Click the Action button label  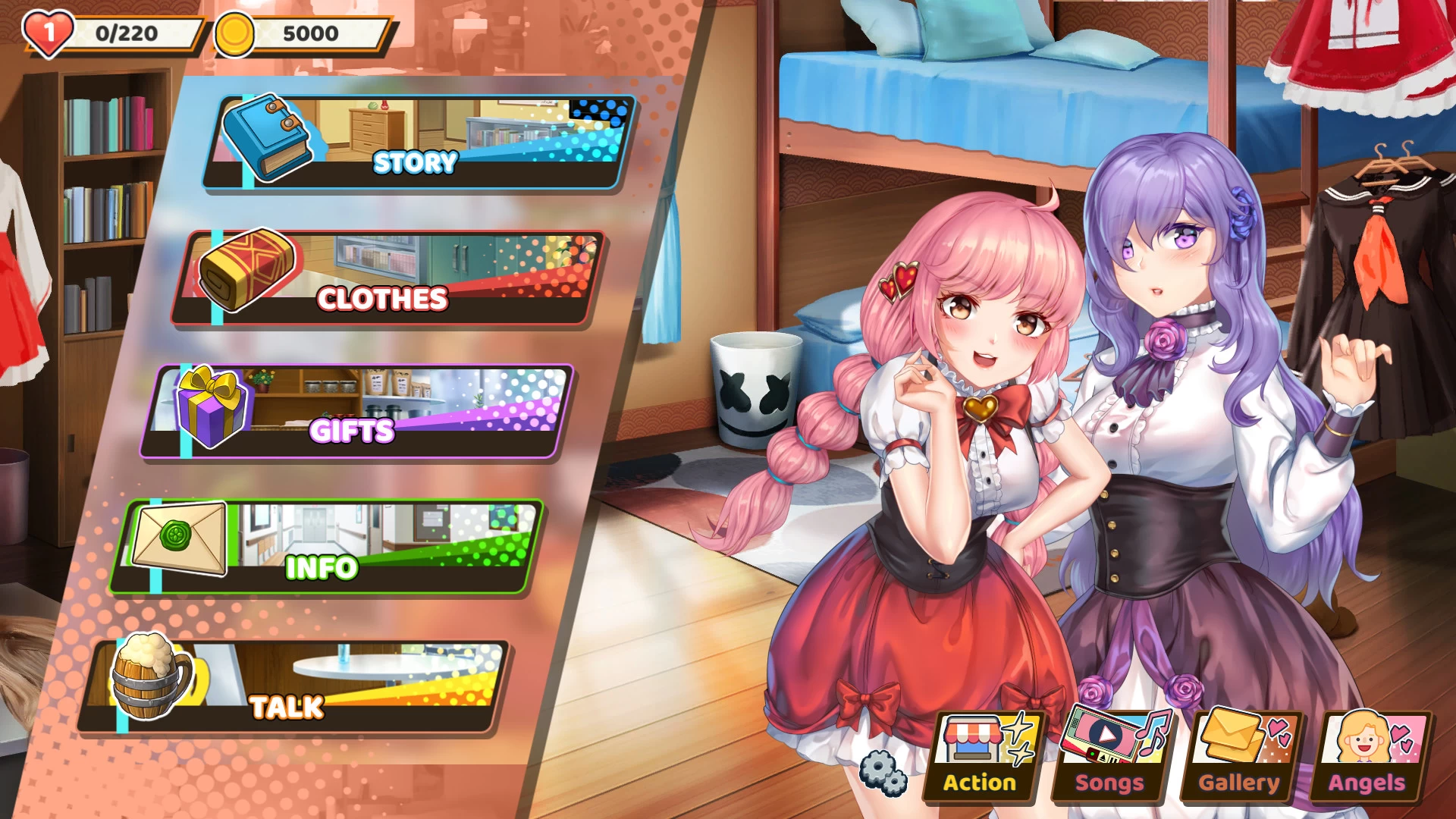tap(980, 783)
